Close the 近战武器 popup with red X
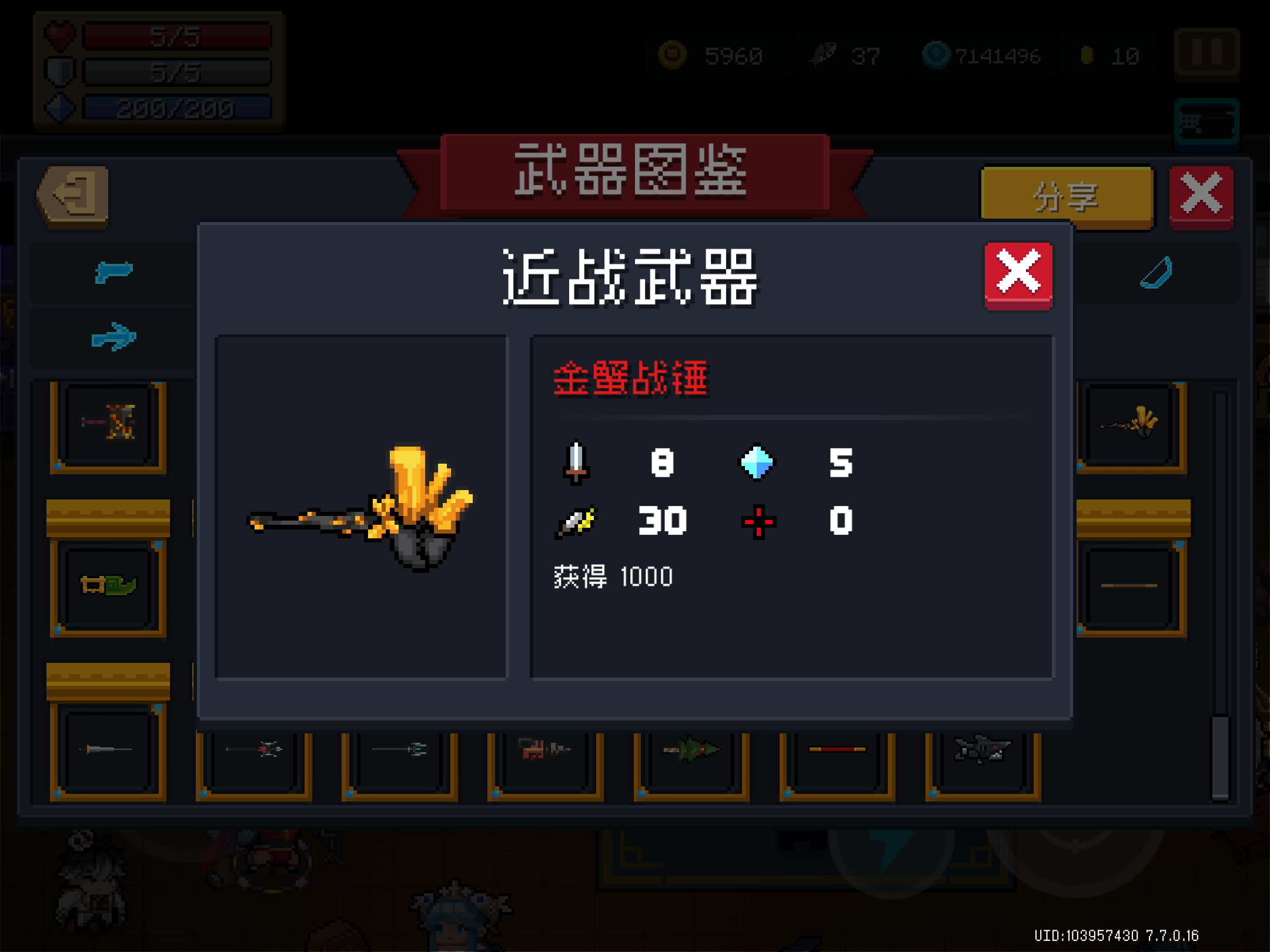Screen dimensions: 1270x952 [x=1018, y=274]
